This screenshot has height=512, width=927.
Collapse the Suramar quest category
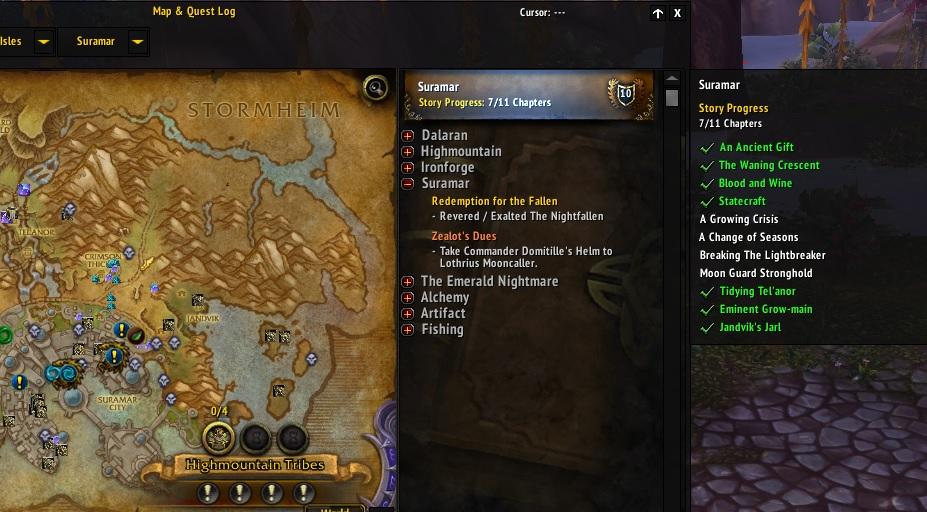click(408, 184)
